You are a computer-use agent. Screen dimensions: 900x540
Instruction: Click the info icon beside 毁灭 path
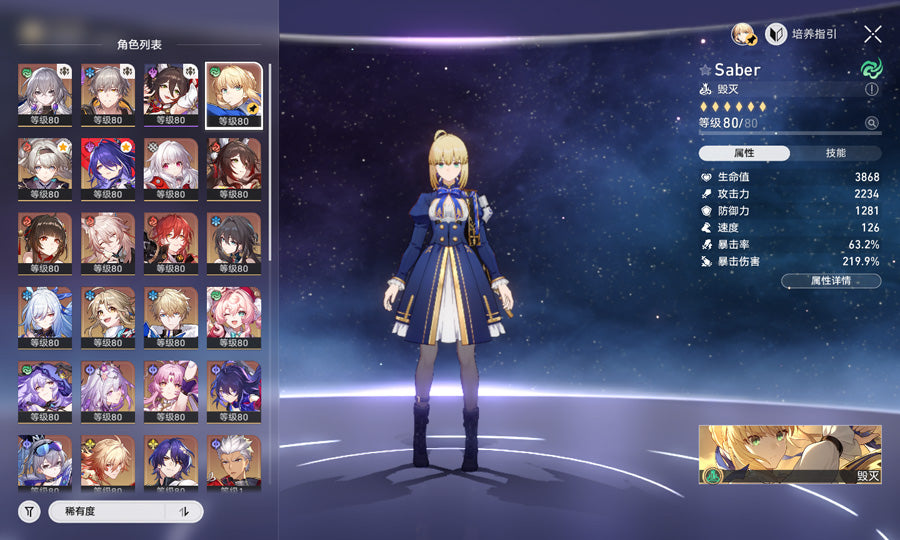(871, 89)
